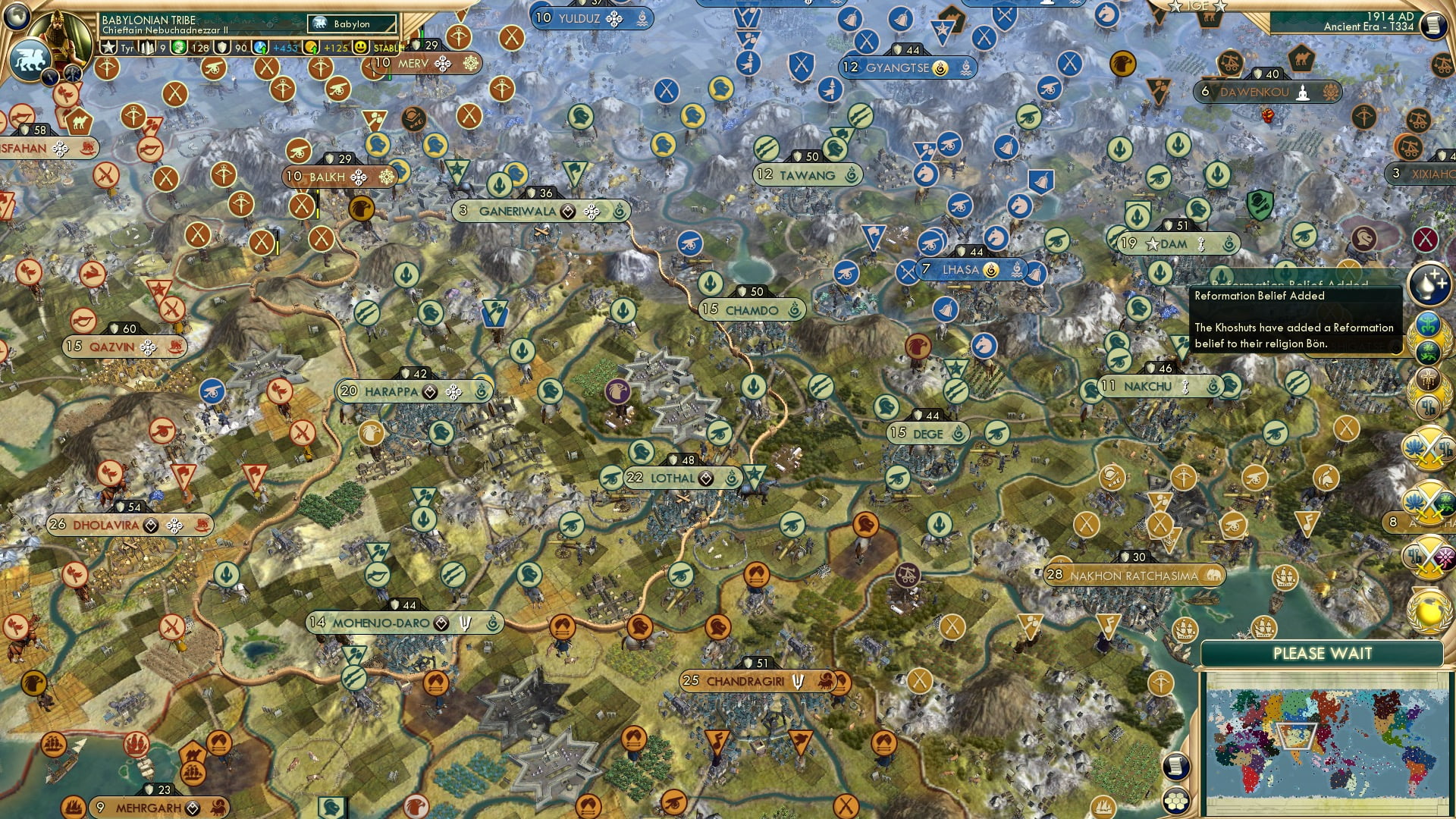Open Chieftain Nebuchadnezzar II's leader portrait
The width and height of the screenshot is (1456, 819).
pos(61,34)
